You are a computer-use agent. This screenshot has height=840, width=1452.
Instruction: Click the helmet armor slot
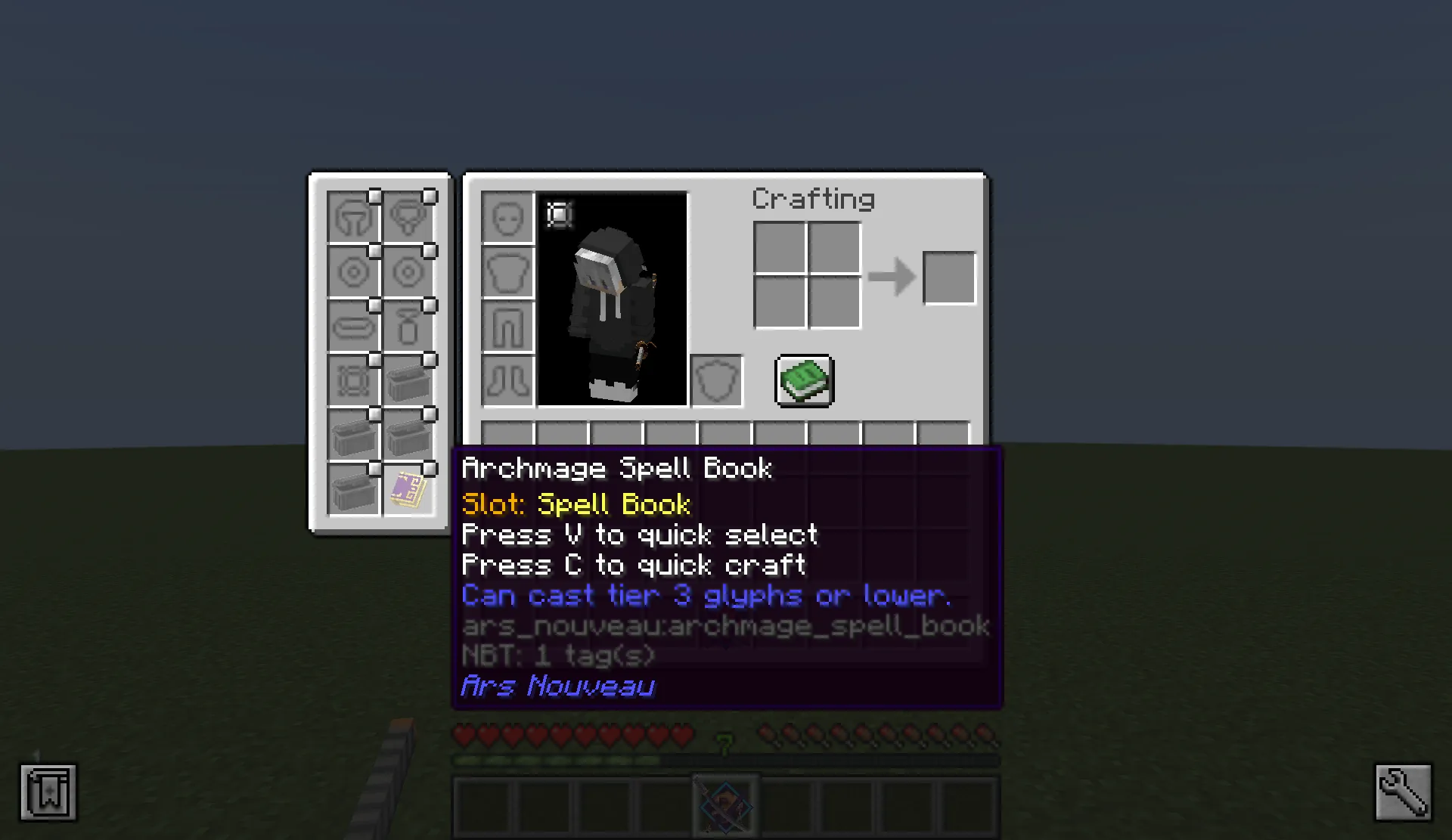[507, 218]
